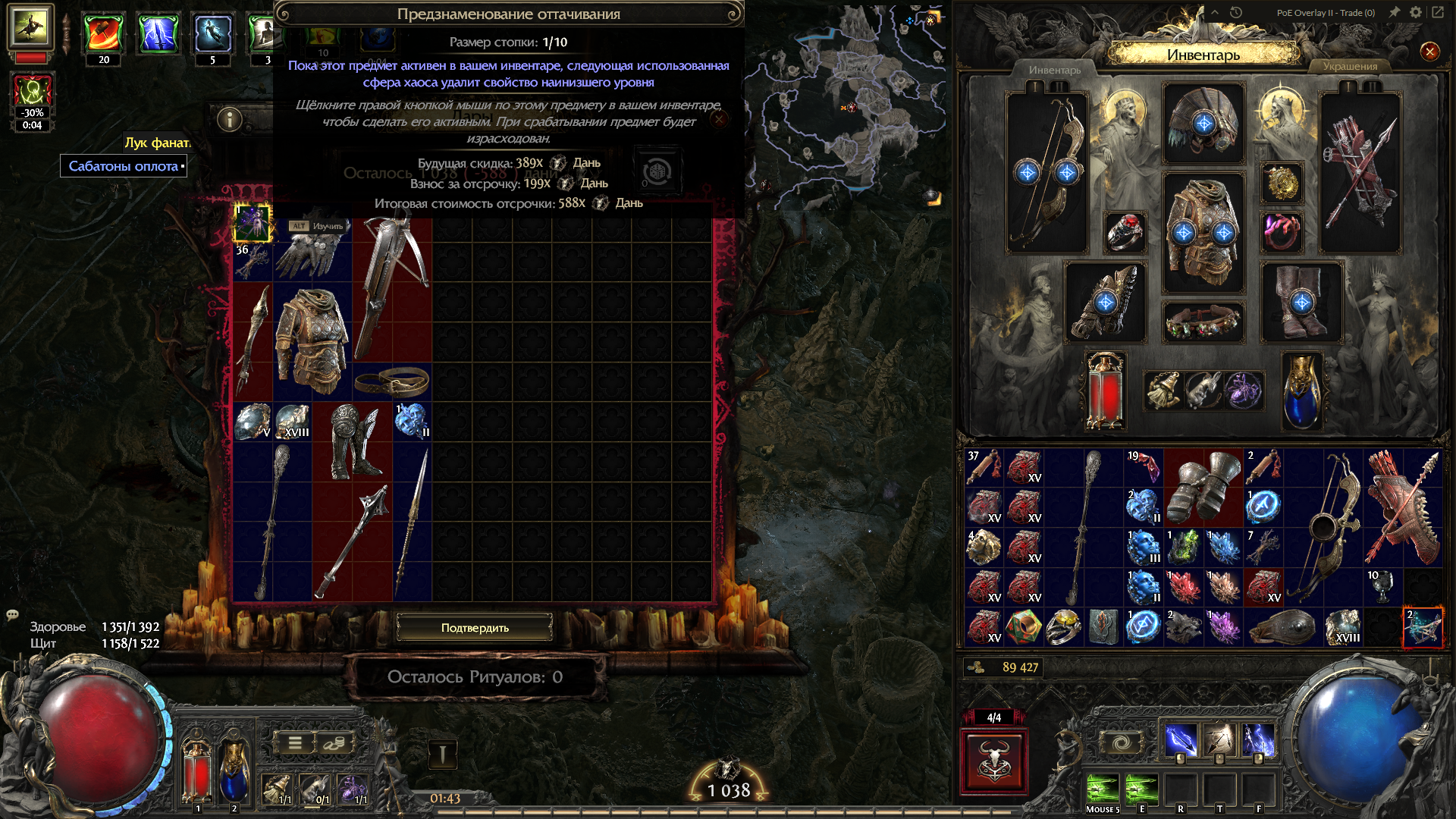Select the steel gauntlets in the backpack
The image size is (1456, 819).
click(x=1203, y=487)
